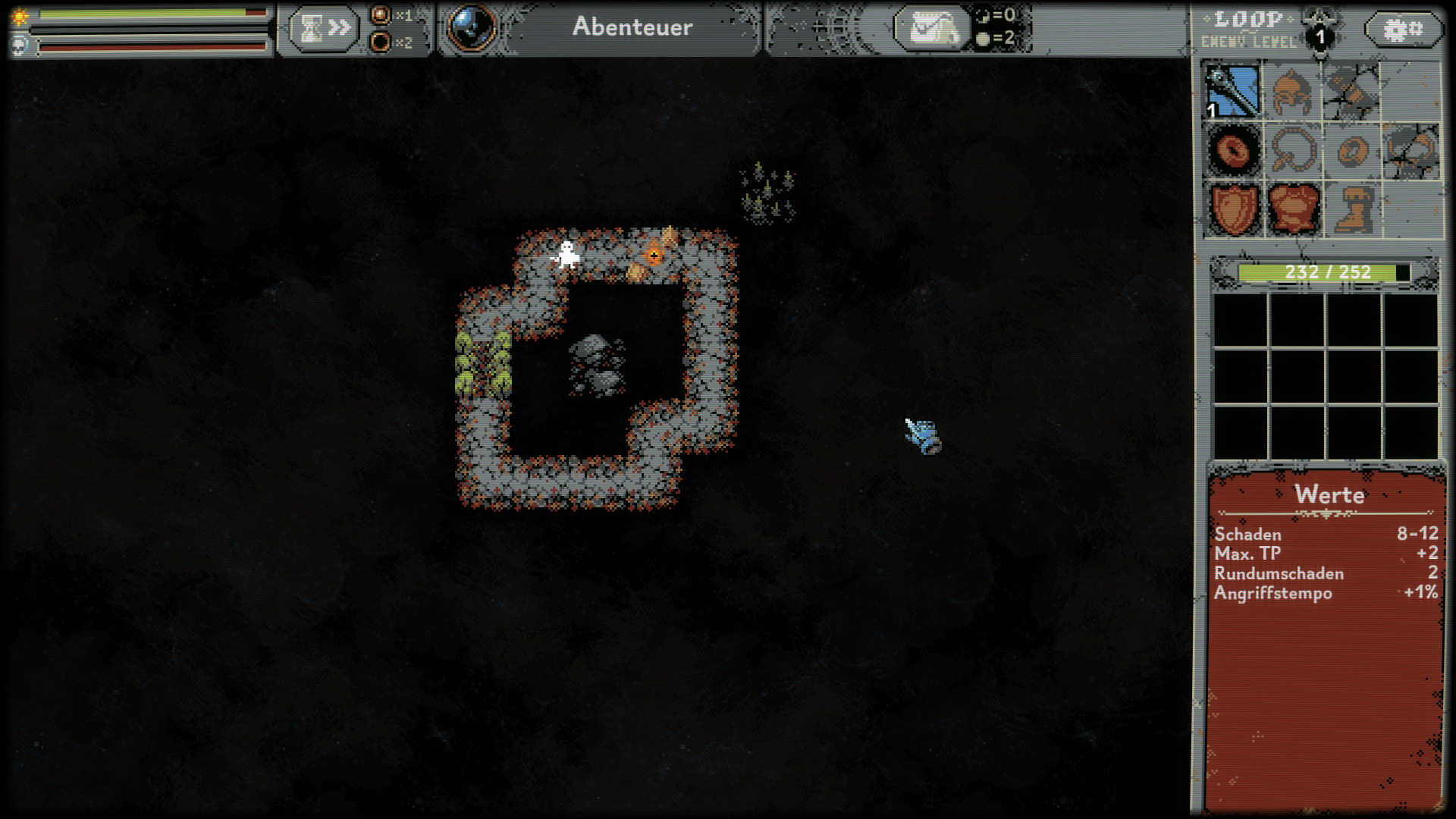Select the equipped mace weapon slot
Viewport: 1456px width, 819px height.
point(1234,92)
